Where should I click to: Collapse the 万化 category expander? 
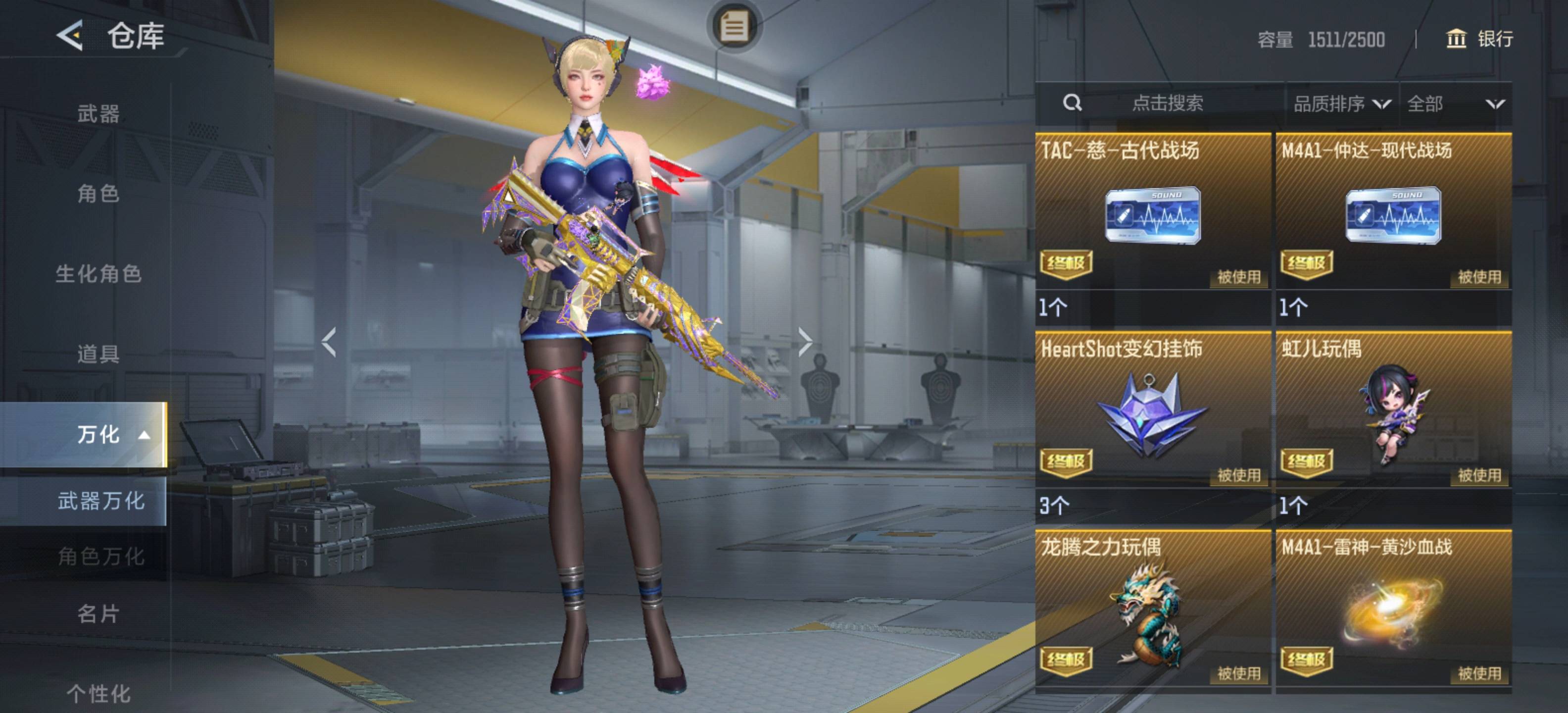144,435
